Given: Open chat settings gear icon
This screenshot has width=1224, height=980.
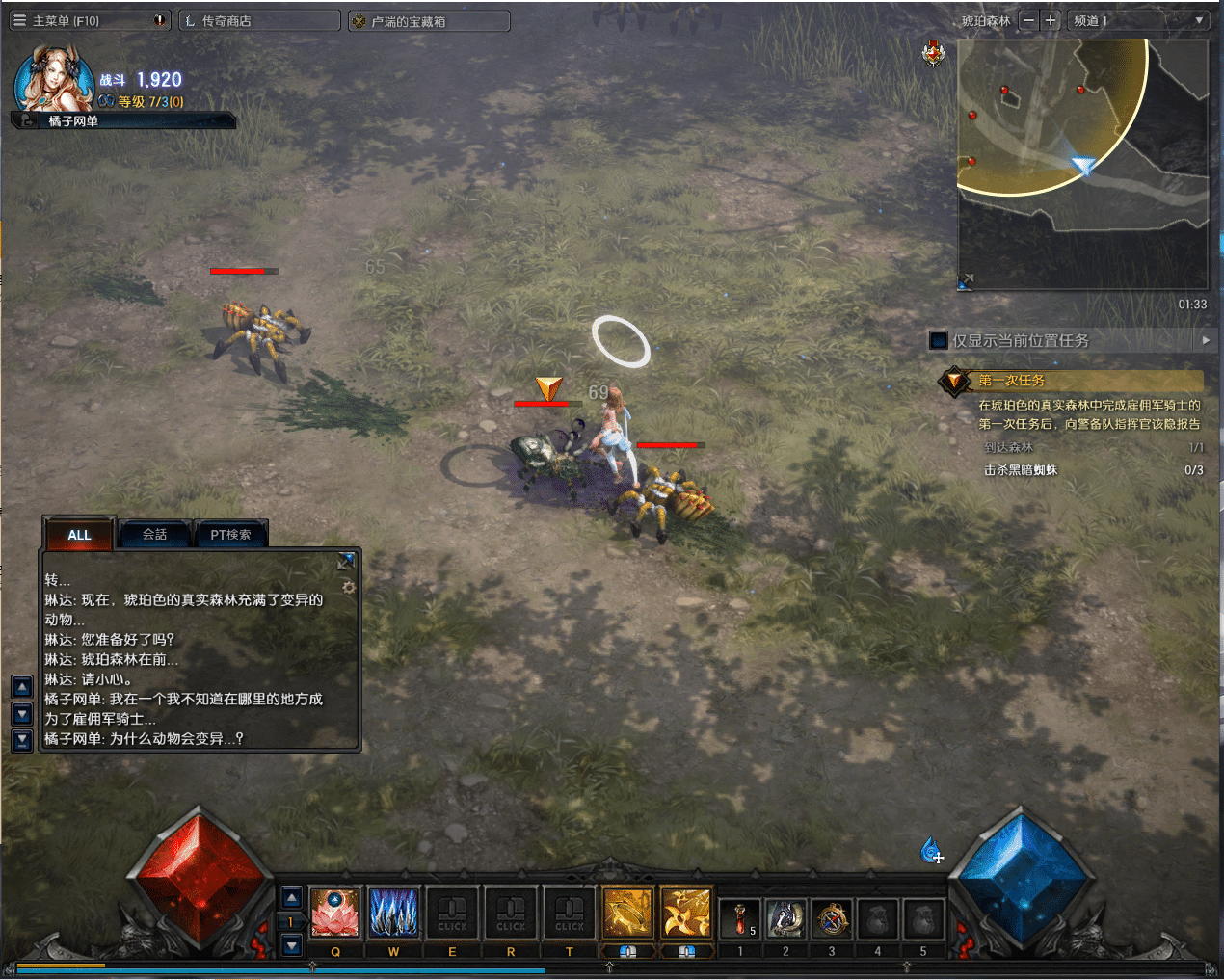Looking at the screenshot, I should click(x=349, y=587).
